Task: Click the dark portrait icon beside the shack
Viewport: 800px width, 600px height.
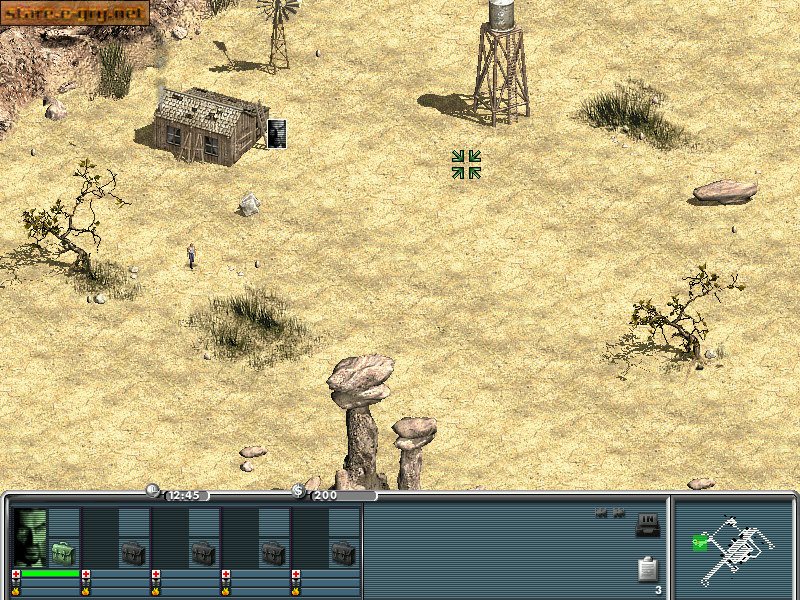Action: (277, 133)
